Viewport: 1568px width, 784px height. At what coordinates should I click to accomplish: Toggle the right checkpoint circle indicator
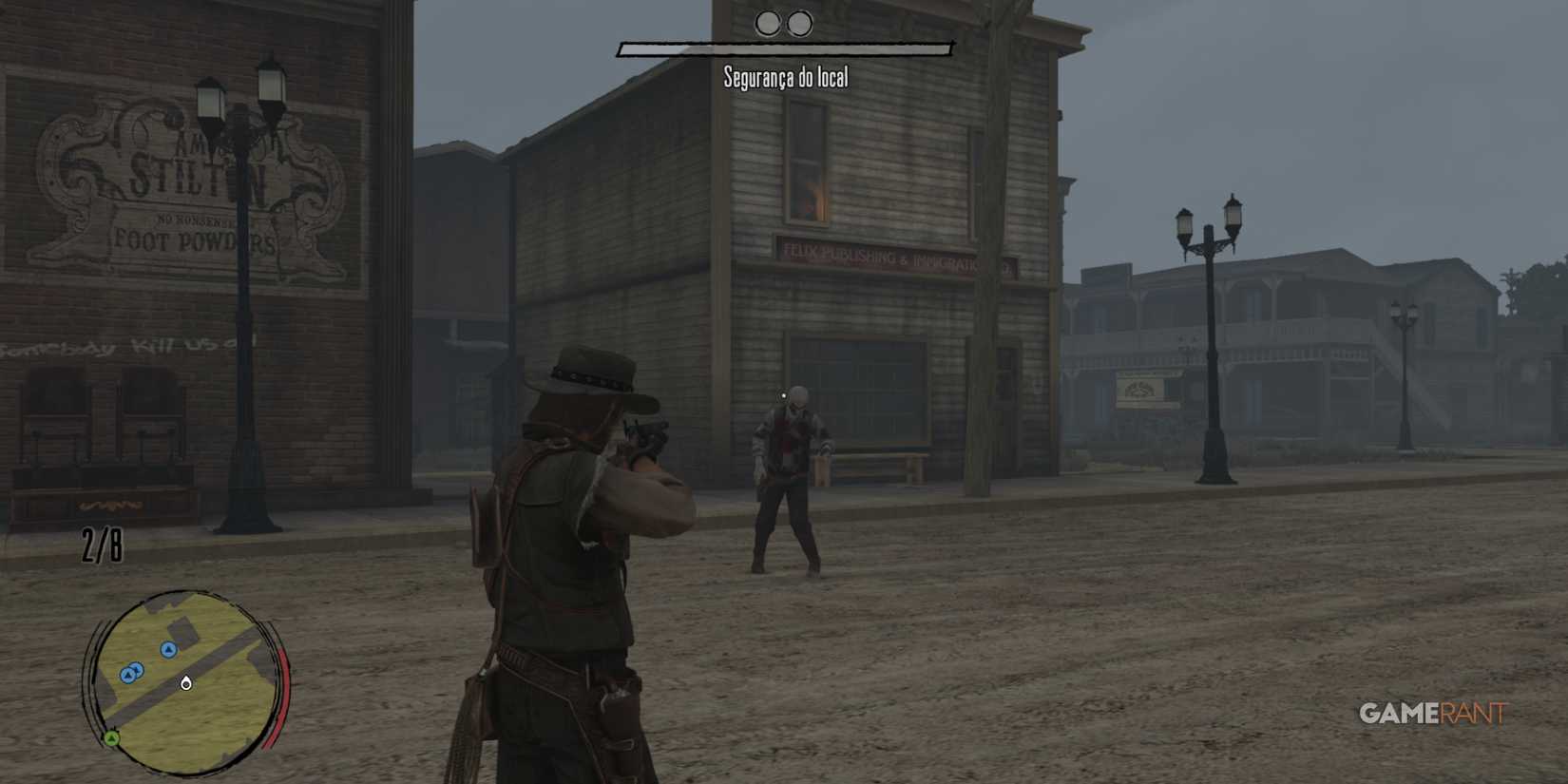tap(798, 23)
